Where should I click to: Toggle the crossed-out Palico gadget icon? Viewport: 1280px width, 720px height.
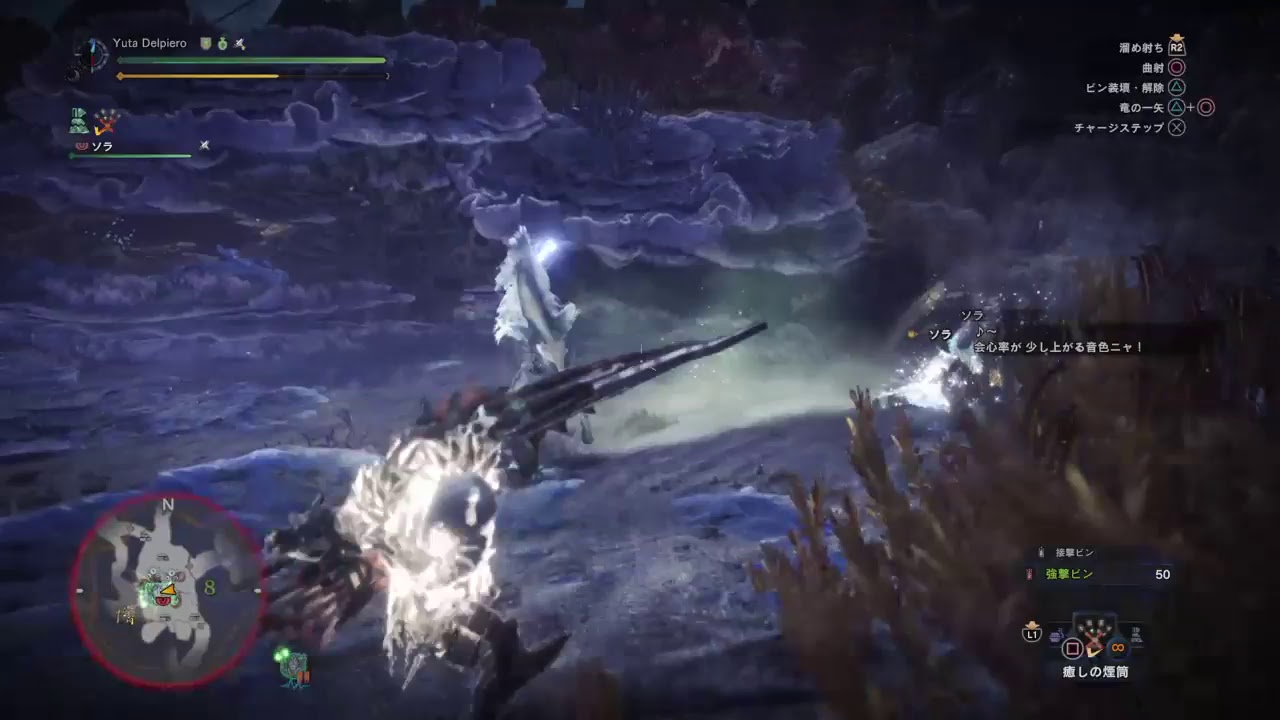pyautogui.click(x=104, y=122)
